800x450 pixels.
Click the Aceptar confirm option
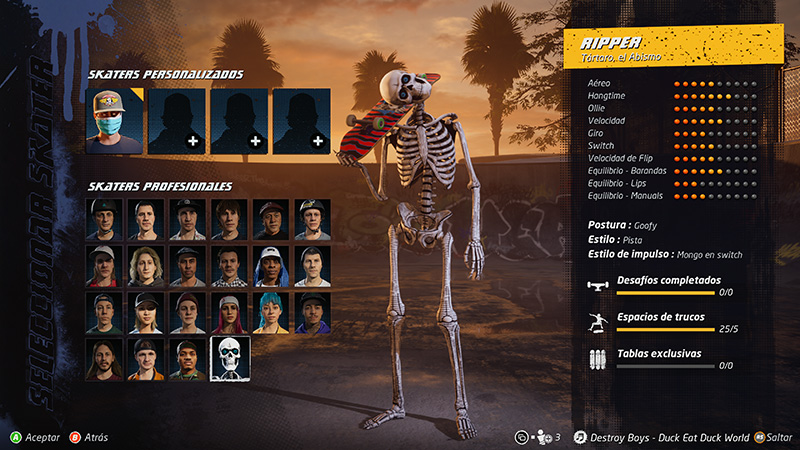(x=36, y=437)
